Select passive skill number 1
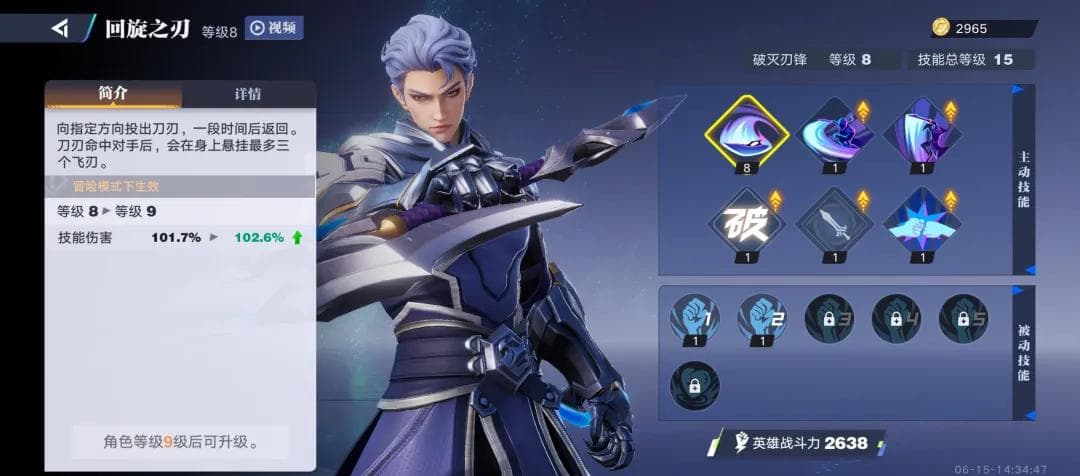The height and width of the screenshot is (476, 1080). (x=695, y=318)
